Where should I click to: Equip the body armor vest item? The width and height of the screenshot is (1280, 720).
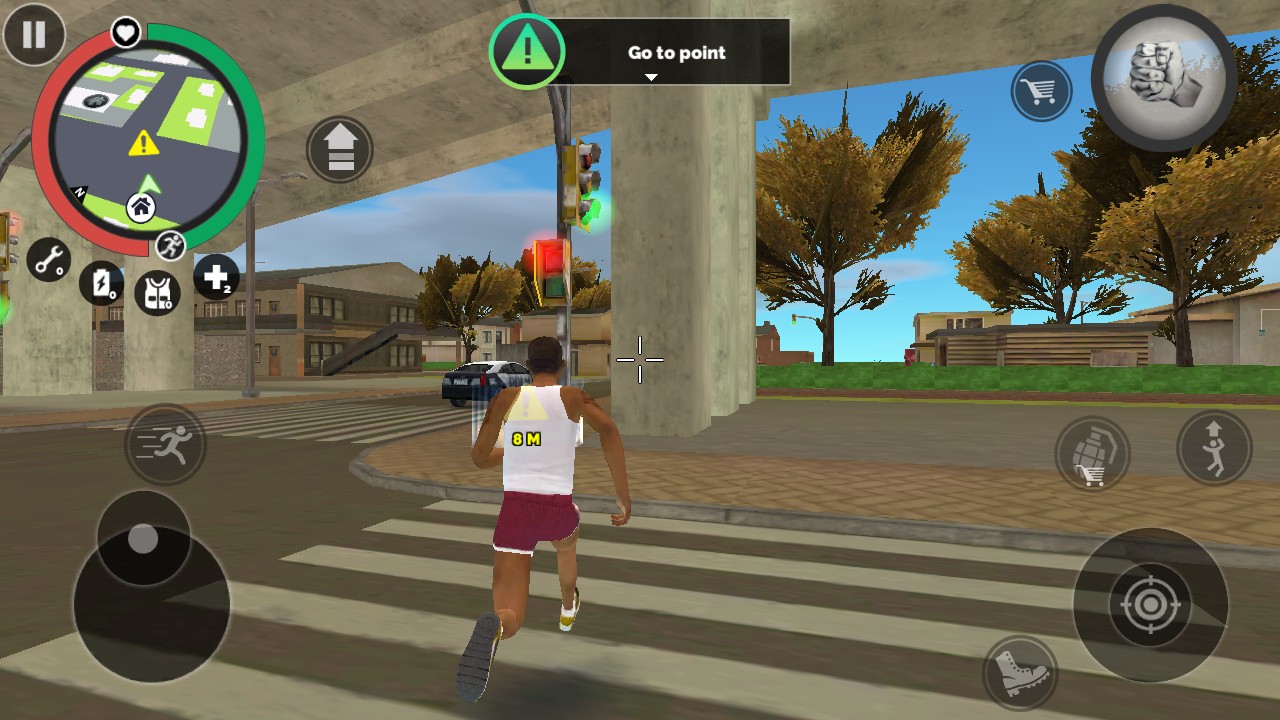click(x=157, y=292)
